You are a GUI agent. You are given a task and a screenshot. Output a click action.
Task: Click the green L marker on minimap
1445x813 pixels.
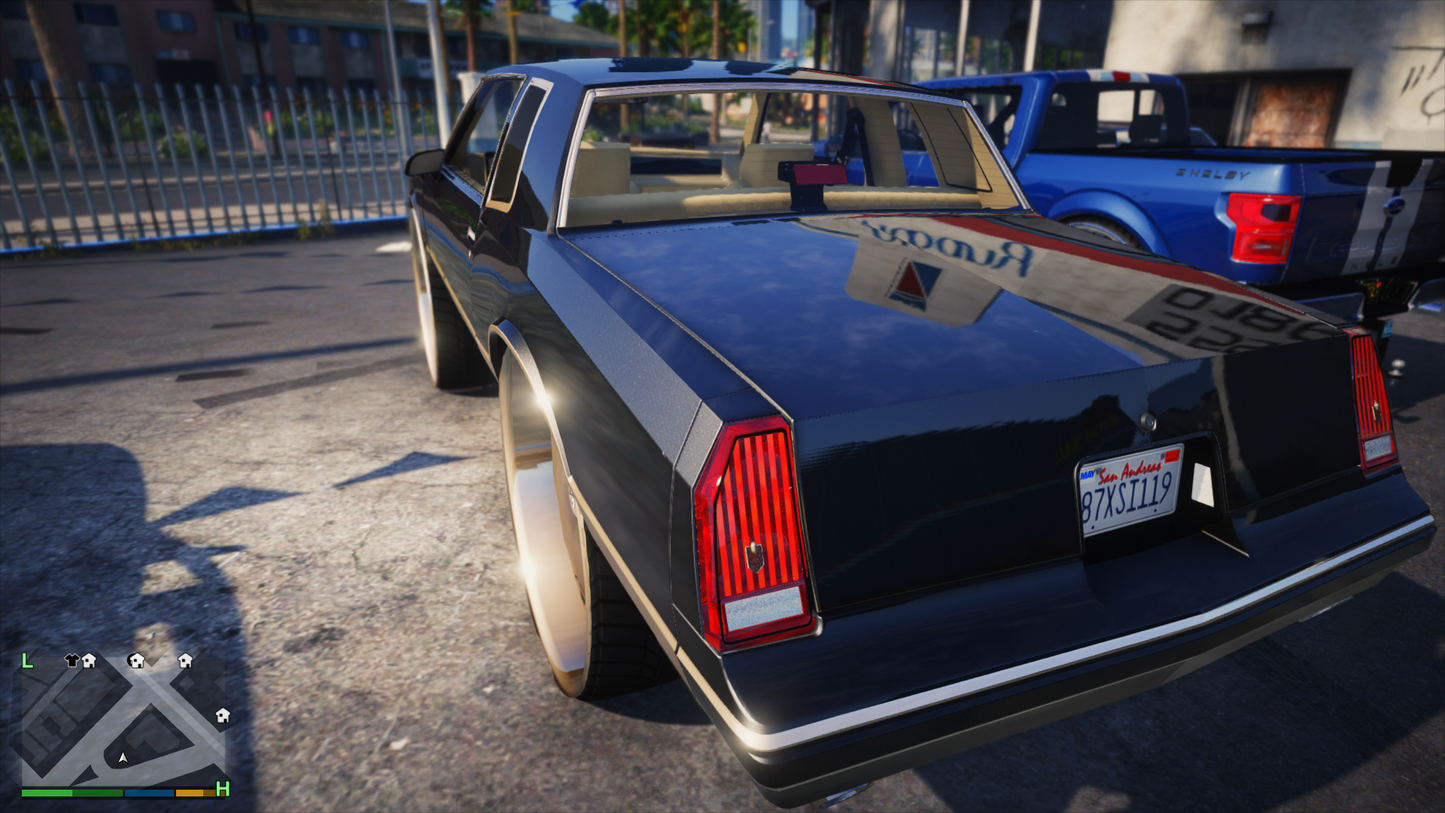click(28, 660)
